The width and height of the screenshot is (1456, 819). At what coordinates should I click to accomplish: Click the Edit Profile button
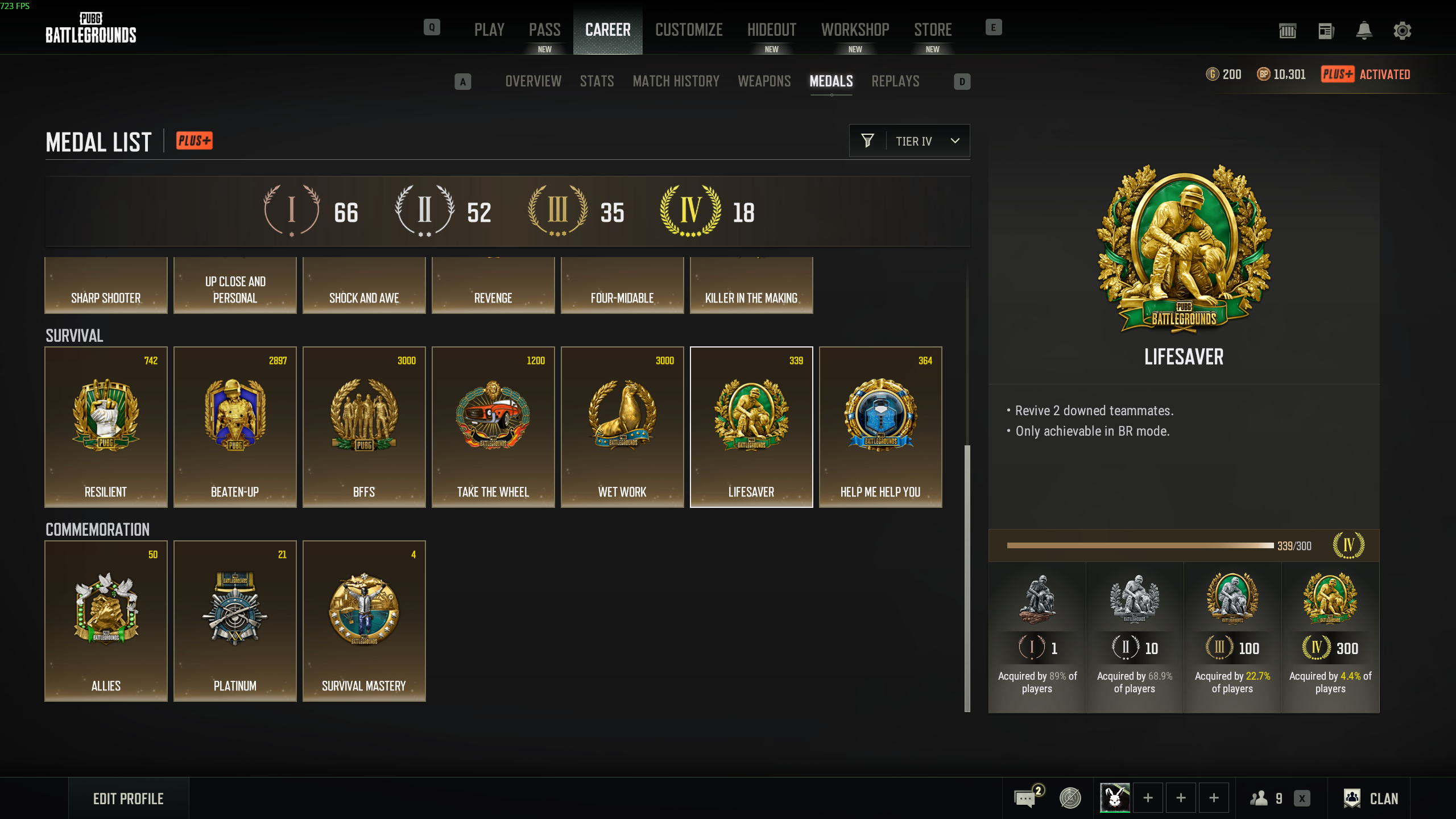tap(129, 799)
